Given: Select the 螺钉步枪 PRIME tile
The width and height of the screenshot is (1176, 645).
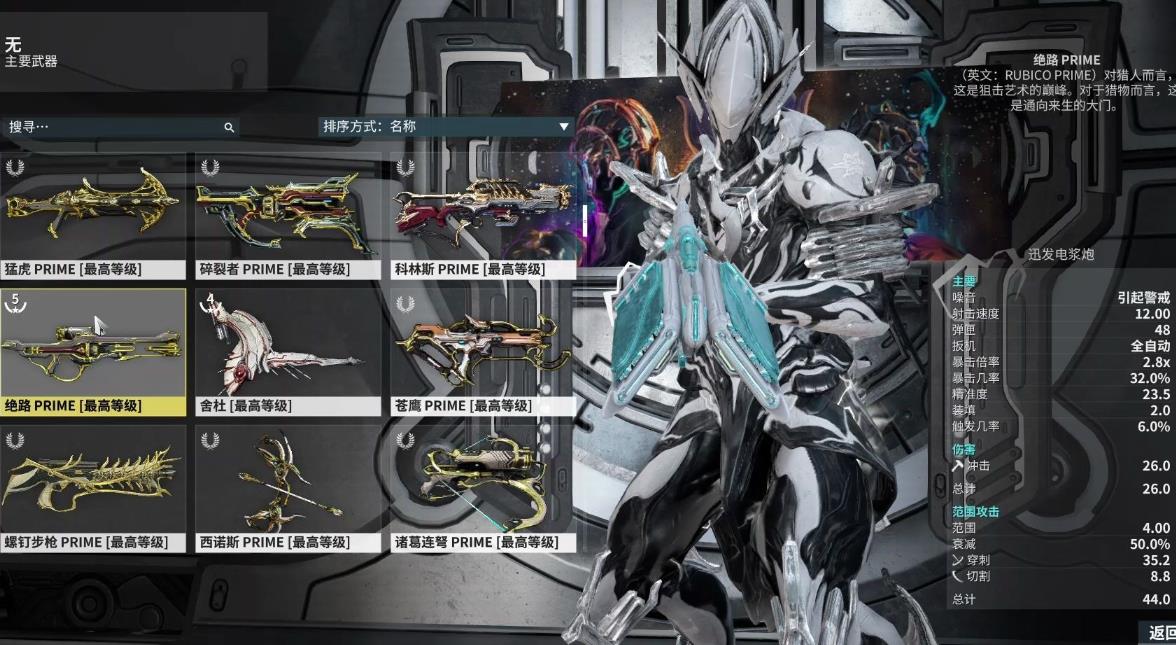Looking at the screenshot, I should point(93,488).
